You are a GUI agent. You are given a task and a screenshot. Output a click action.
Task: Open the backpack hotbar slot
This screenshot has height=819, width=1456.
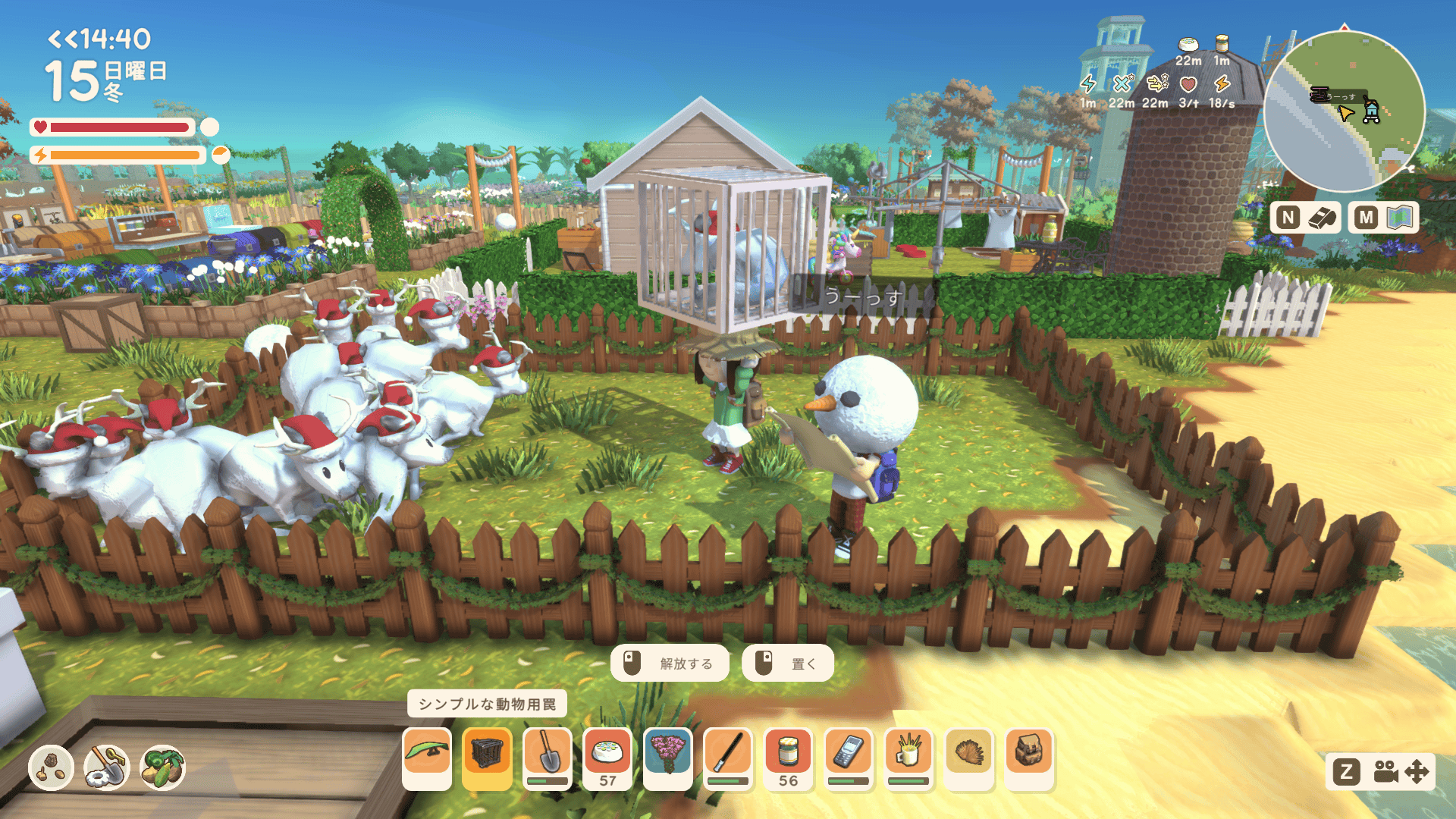(x=1029, y=758)
